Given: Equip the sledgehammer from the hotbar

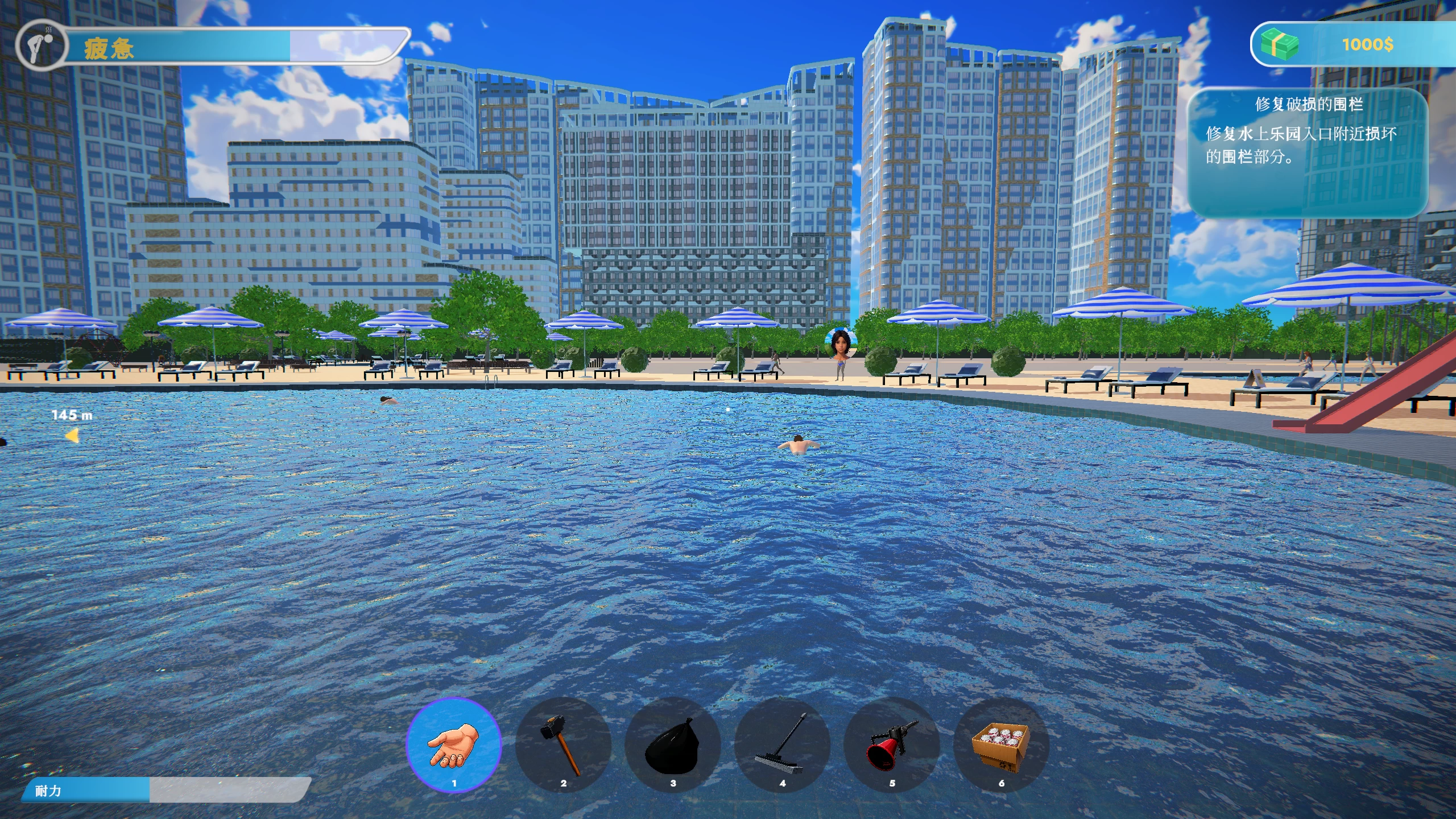Looking at the screenshot, I should [x=563, y=744].
